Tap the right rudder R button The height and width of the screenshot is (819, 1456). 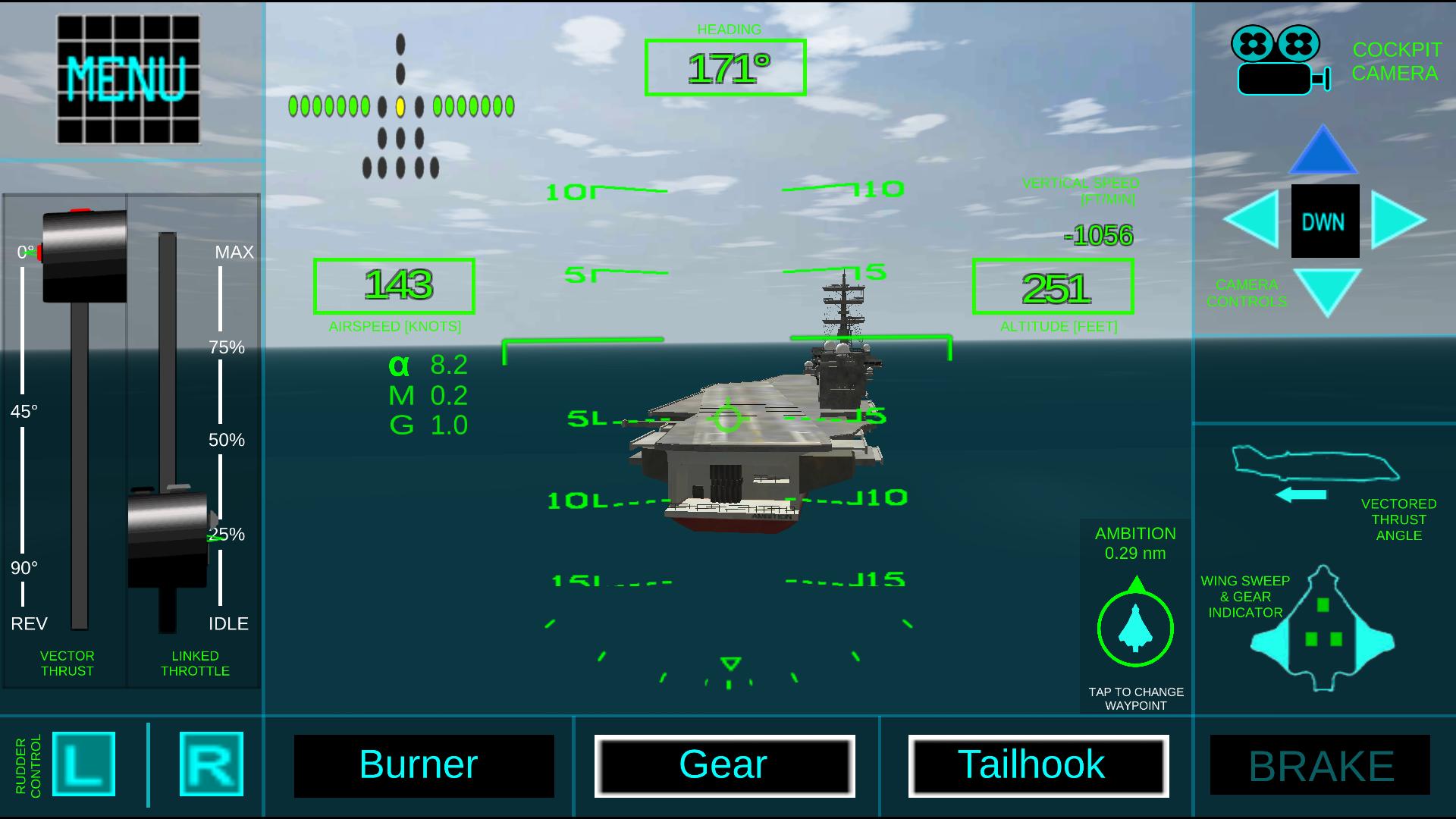212,764
